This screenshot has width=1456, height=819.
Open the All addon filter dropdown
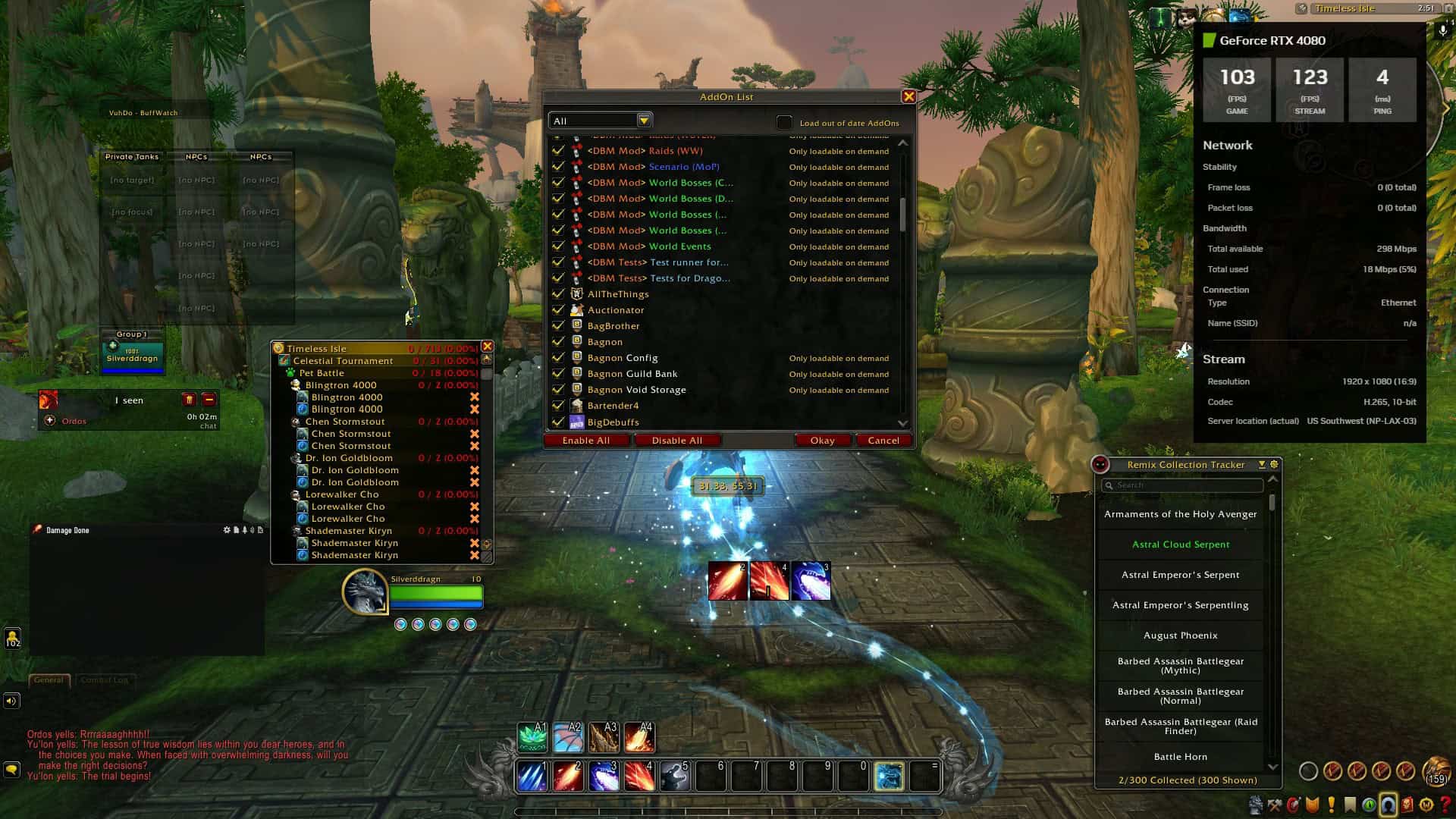tap(644, 121)
